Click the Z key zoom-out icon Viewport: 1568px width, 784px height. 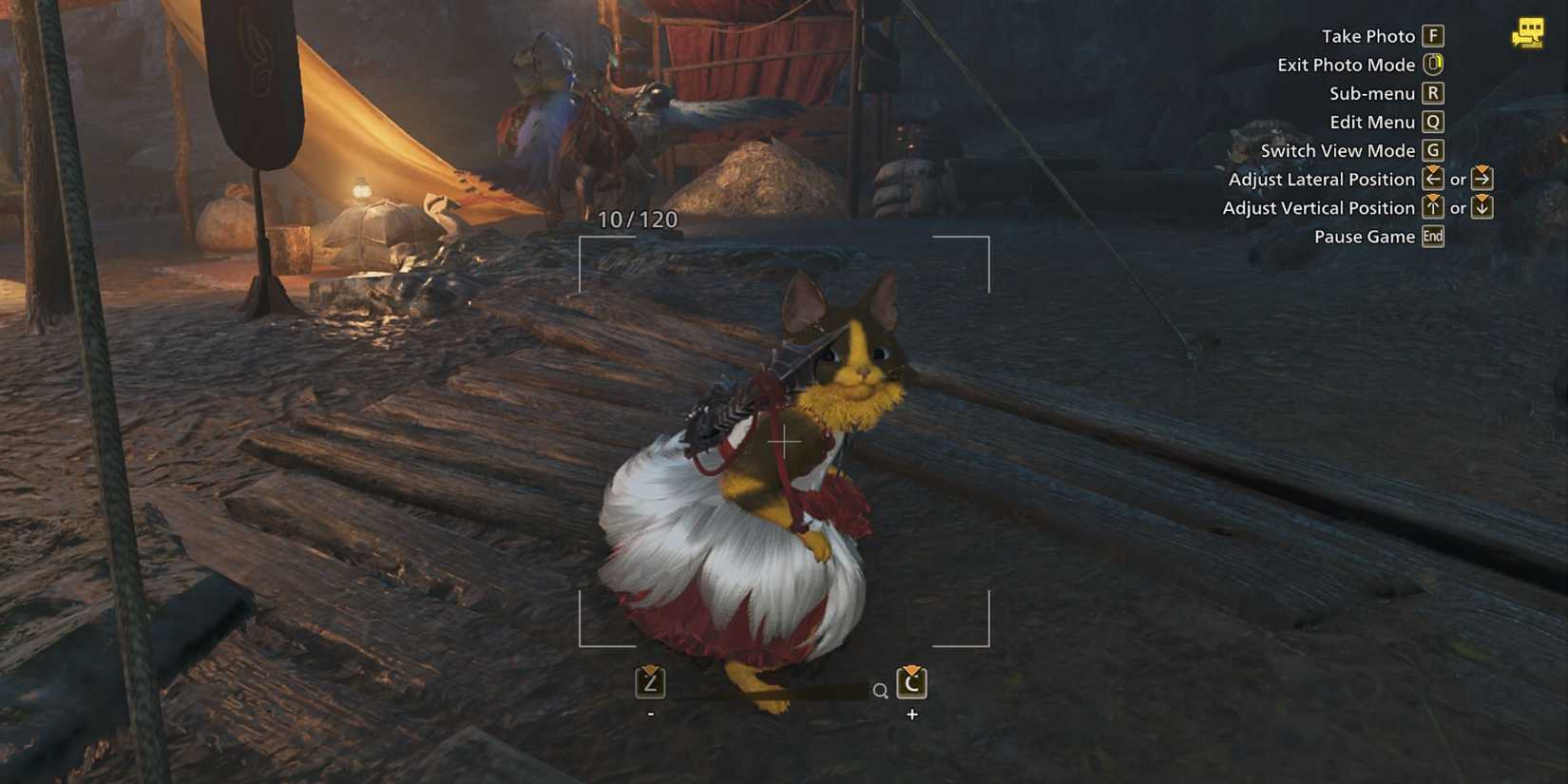coord(651,684)
